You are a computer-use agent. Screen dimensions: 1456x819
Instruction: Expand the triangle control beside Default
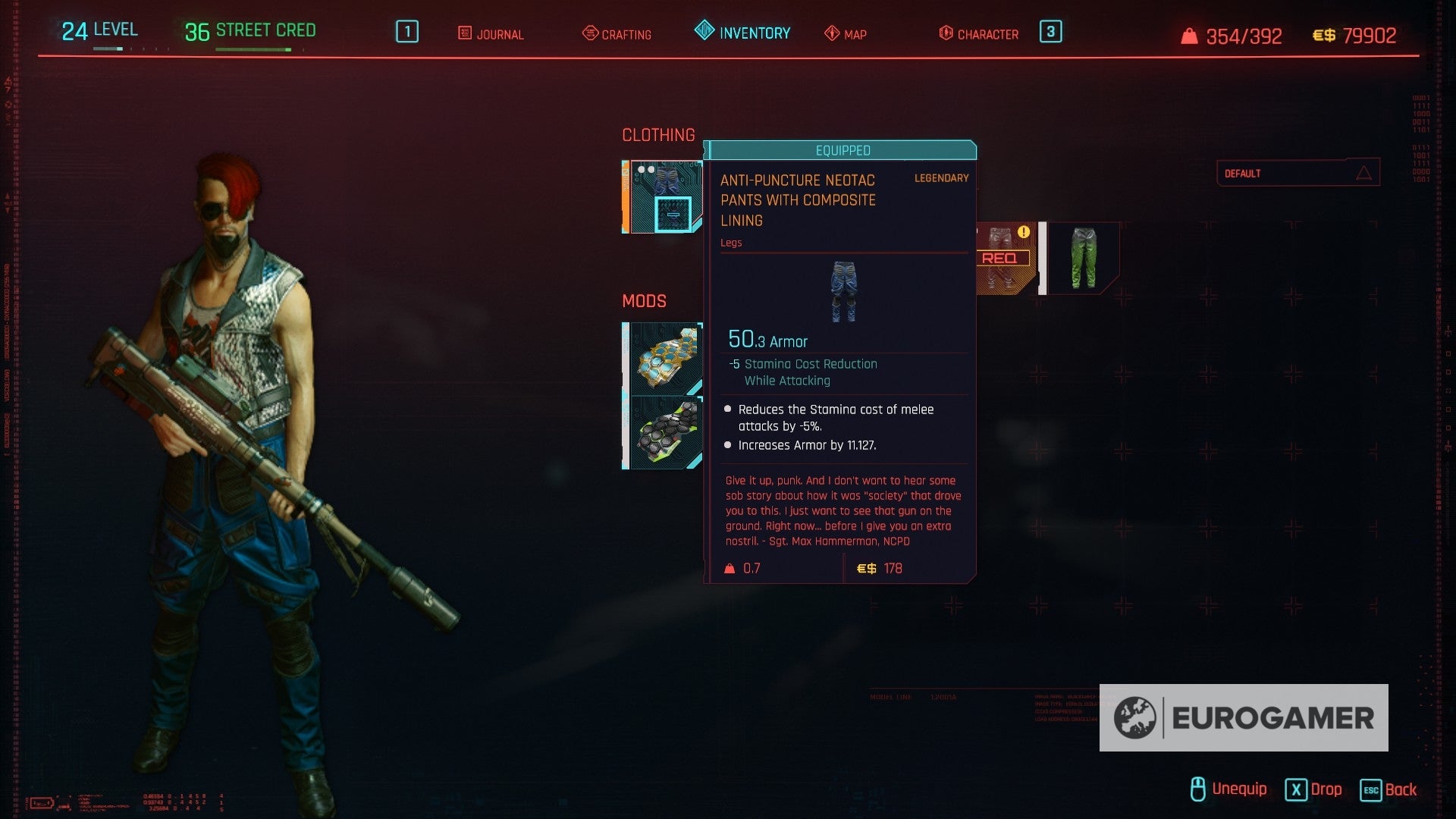(x=1366, y=172)
